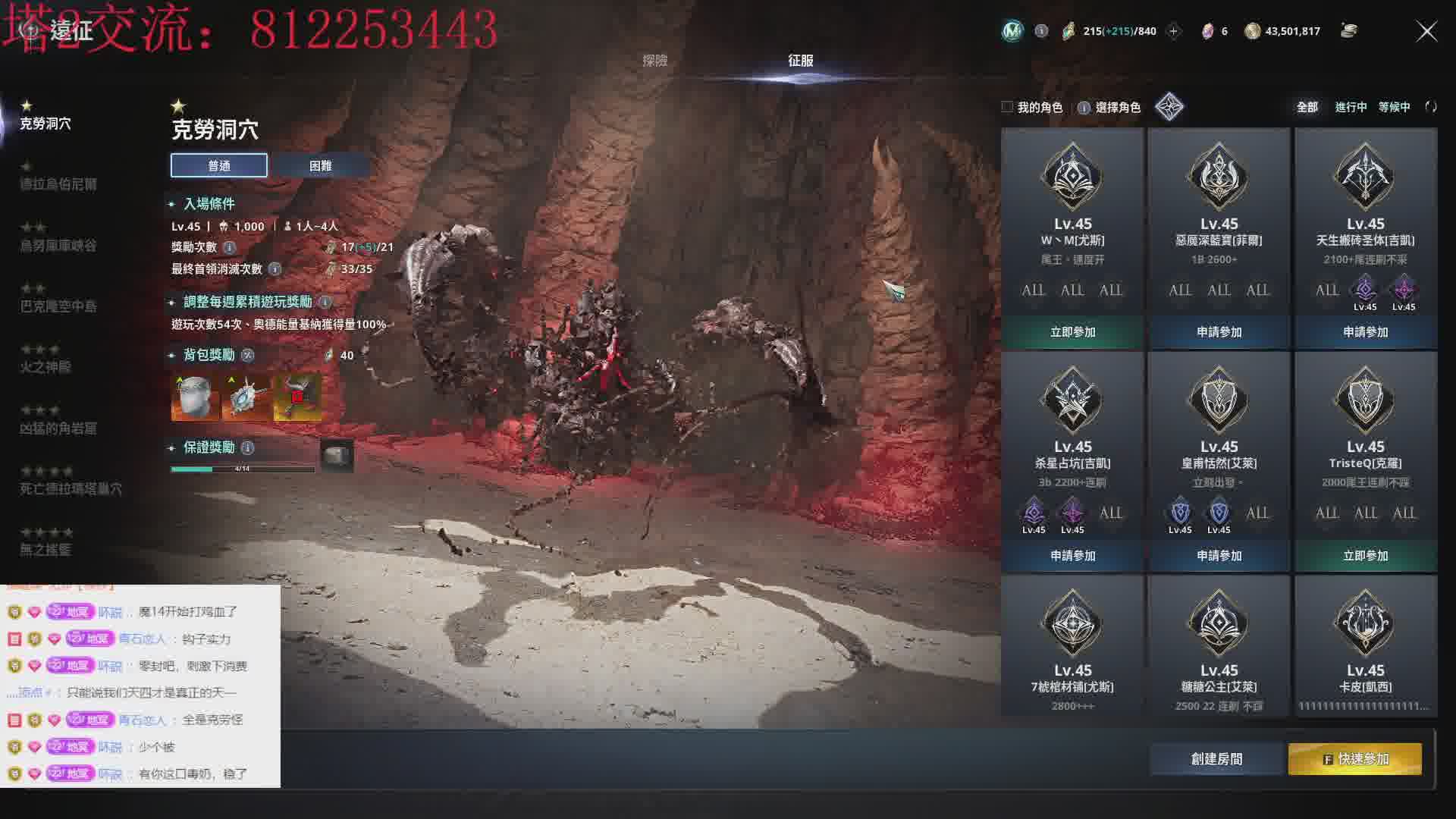Hit the gold 快速參加 button

pos(1355,759)
